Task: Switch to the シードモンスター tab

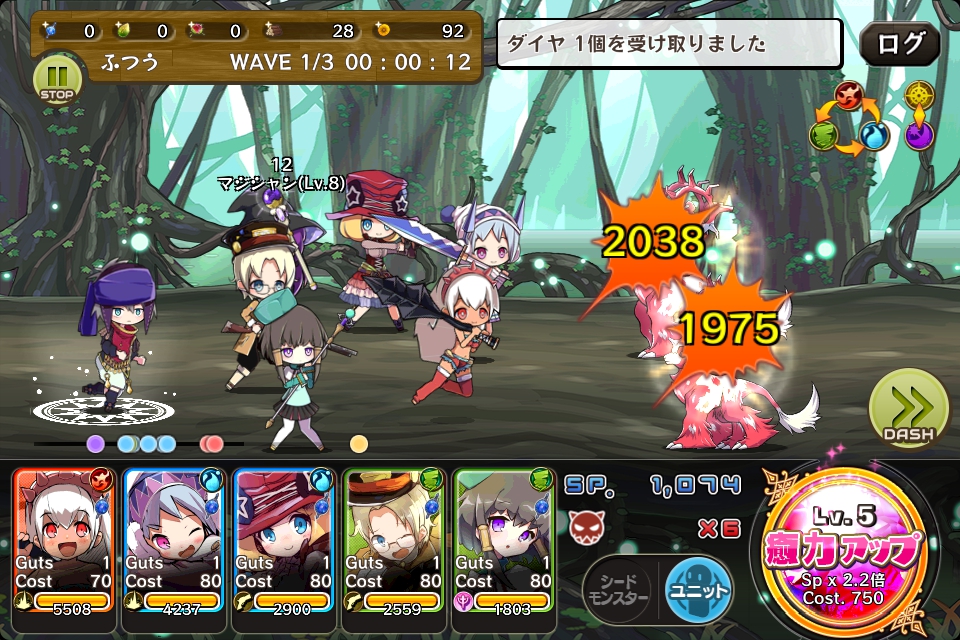Action: [618, 589]
